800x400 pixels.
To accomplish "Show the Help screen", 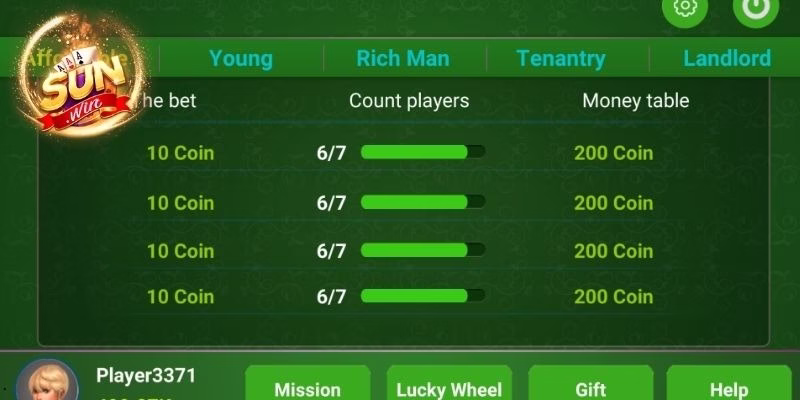I will coord(729,385).
